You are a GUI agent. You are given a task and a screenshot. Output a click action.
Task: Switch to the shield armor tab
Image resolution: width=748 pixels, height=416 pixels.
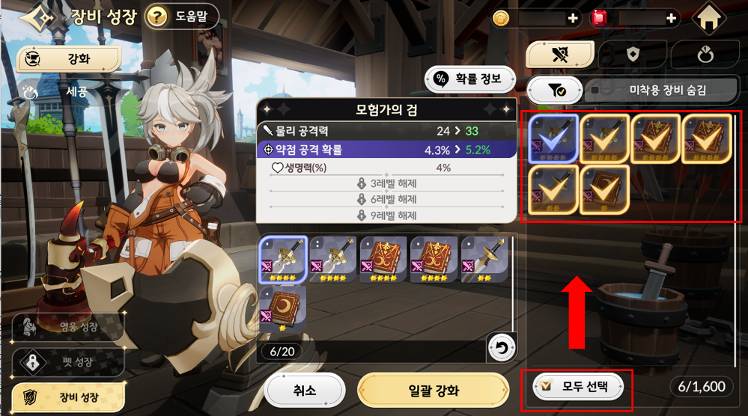(632, 54)
